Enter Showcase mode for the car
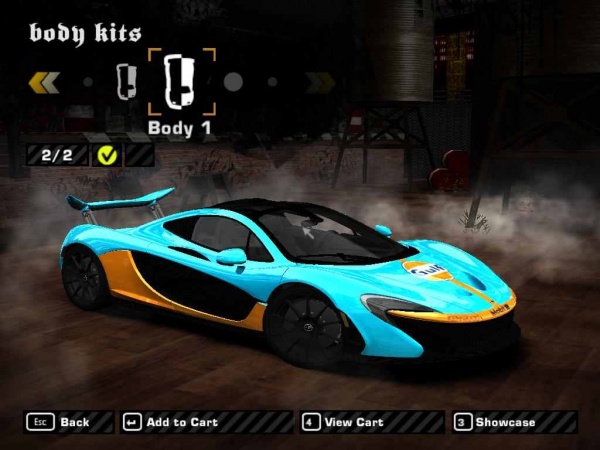This screenshot has height=450, width=600. (x=495, y=422)
